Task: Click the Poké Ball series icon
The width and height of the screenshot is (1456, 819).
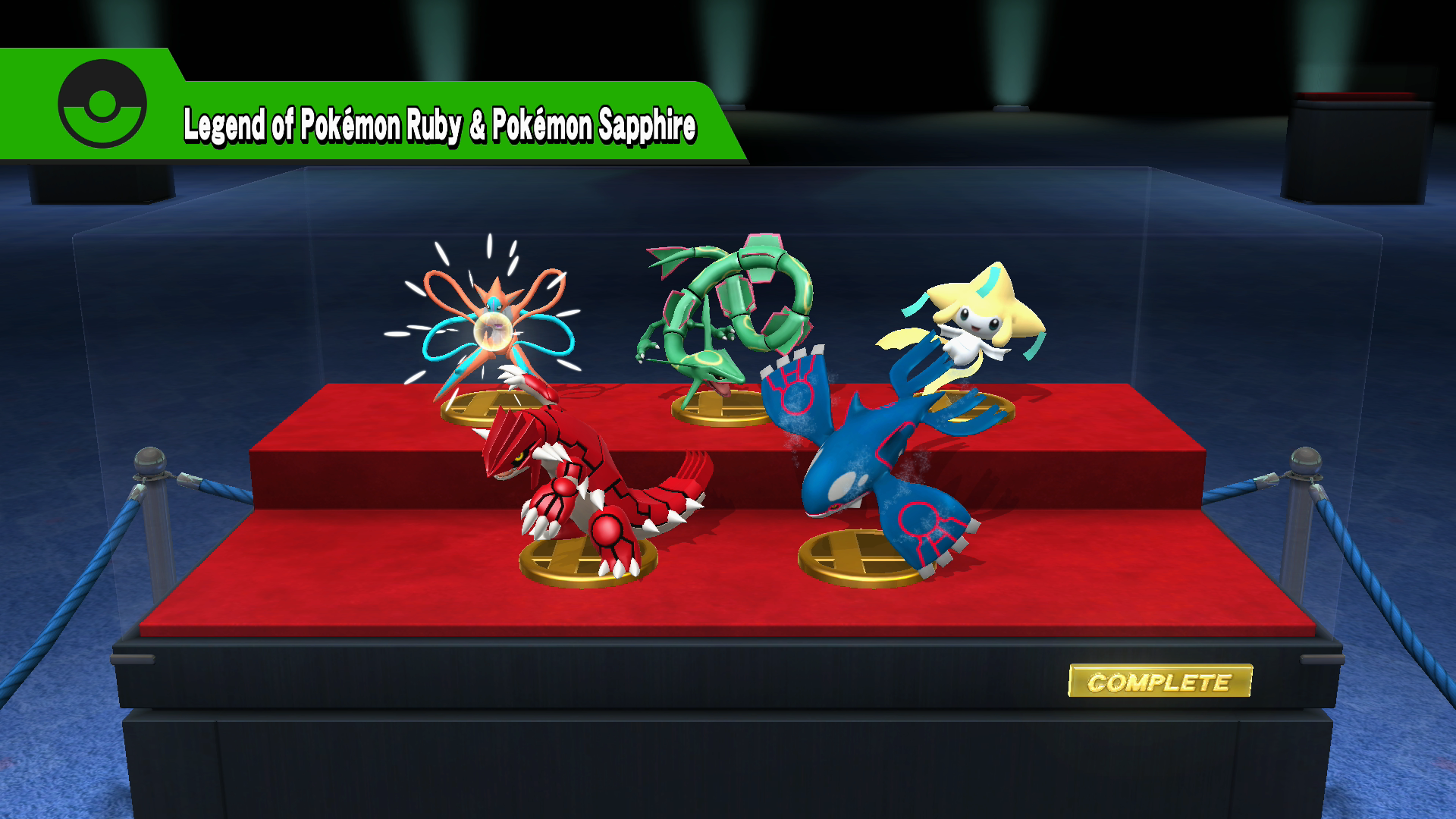Action: pyautogui.click(x=102, y=103)
